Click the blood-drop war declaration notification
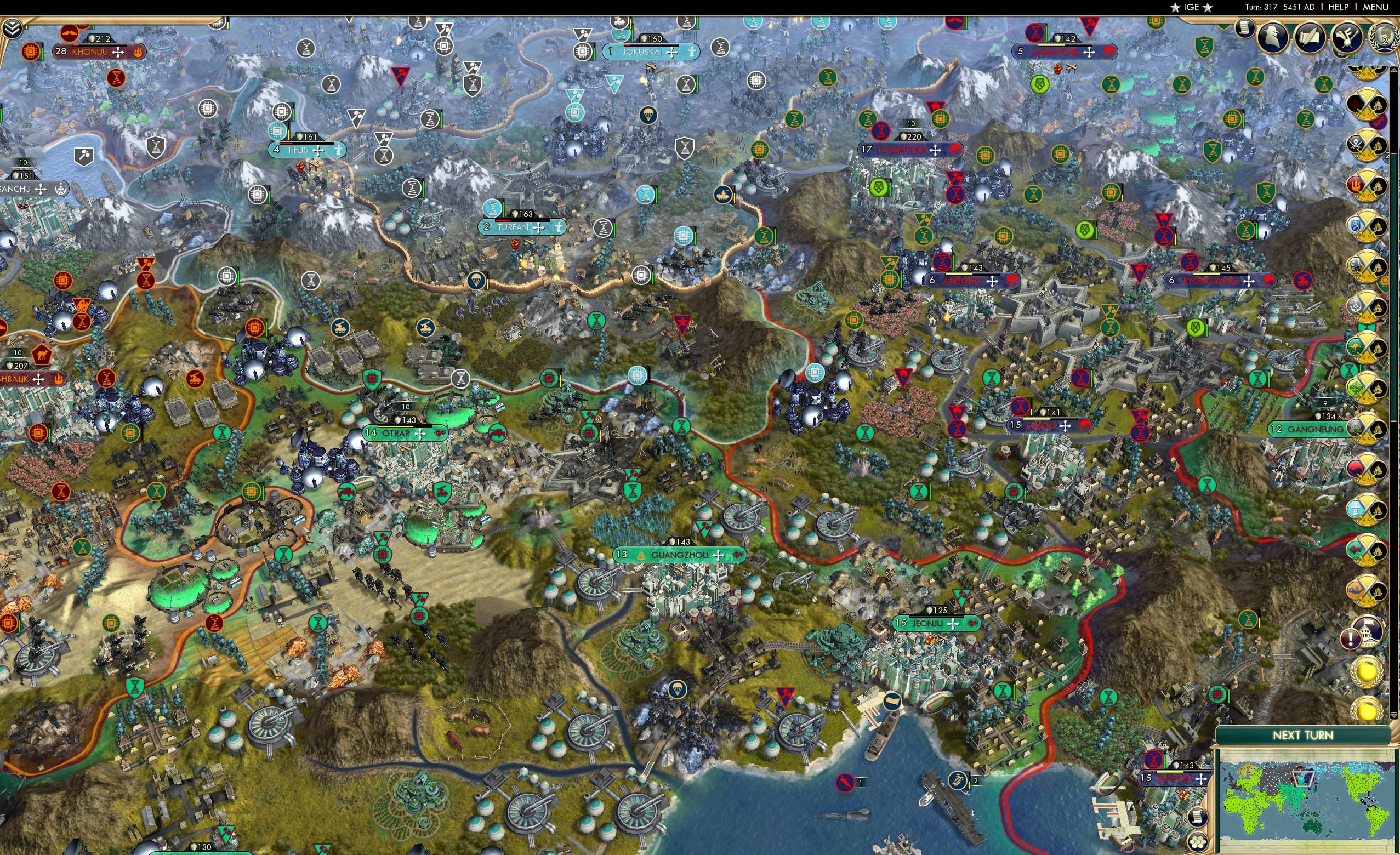The width and height of the screenshot is (1400, 855). click(1367, 106)
